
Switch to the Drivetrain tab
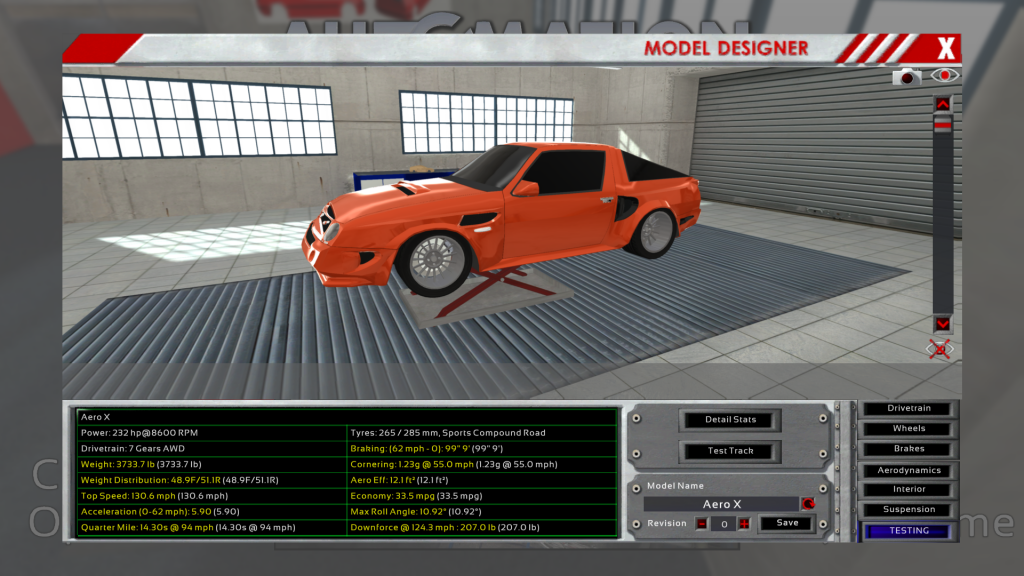click(x=909, y=409)
